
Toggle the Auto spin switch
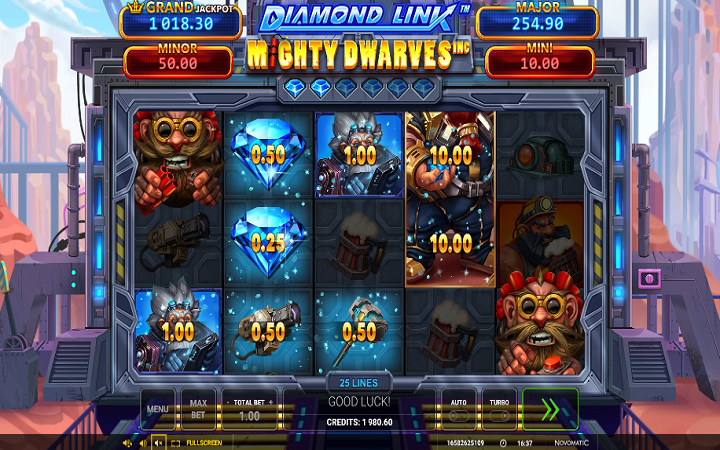coord(459,412)
